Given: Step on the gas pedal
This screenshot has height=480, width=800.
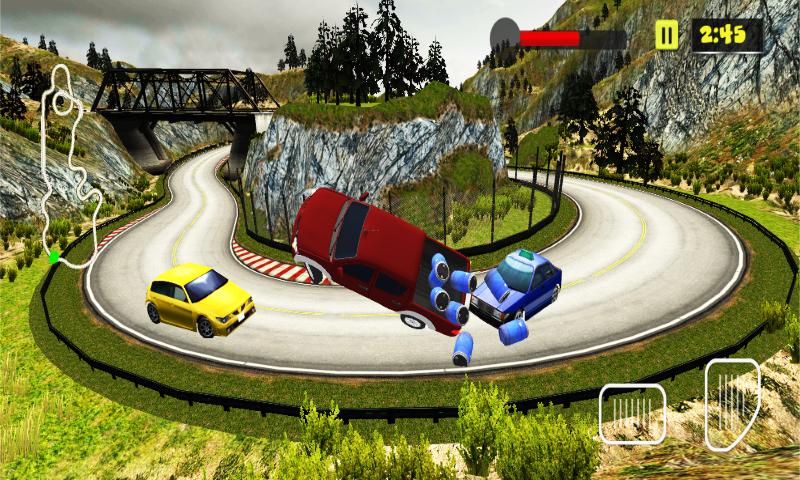Looking at the screenshot, I should [731, 403].
